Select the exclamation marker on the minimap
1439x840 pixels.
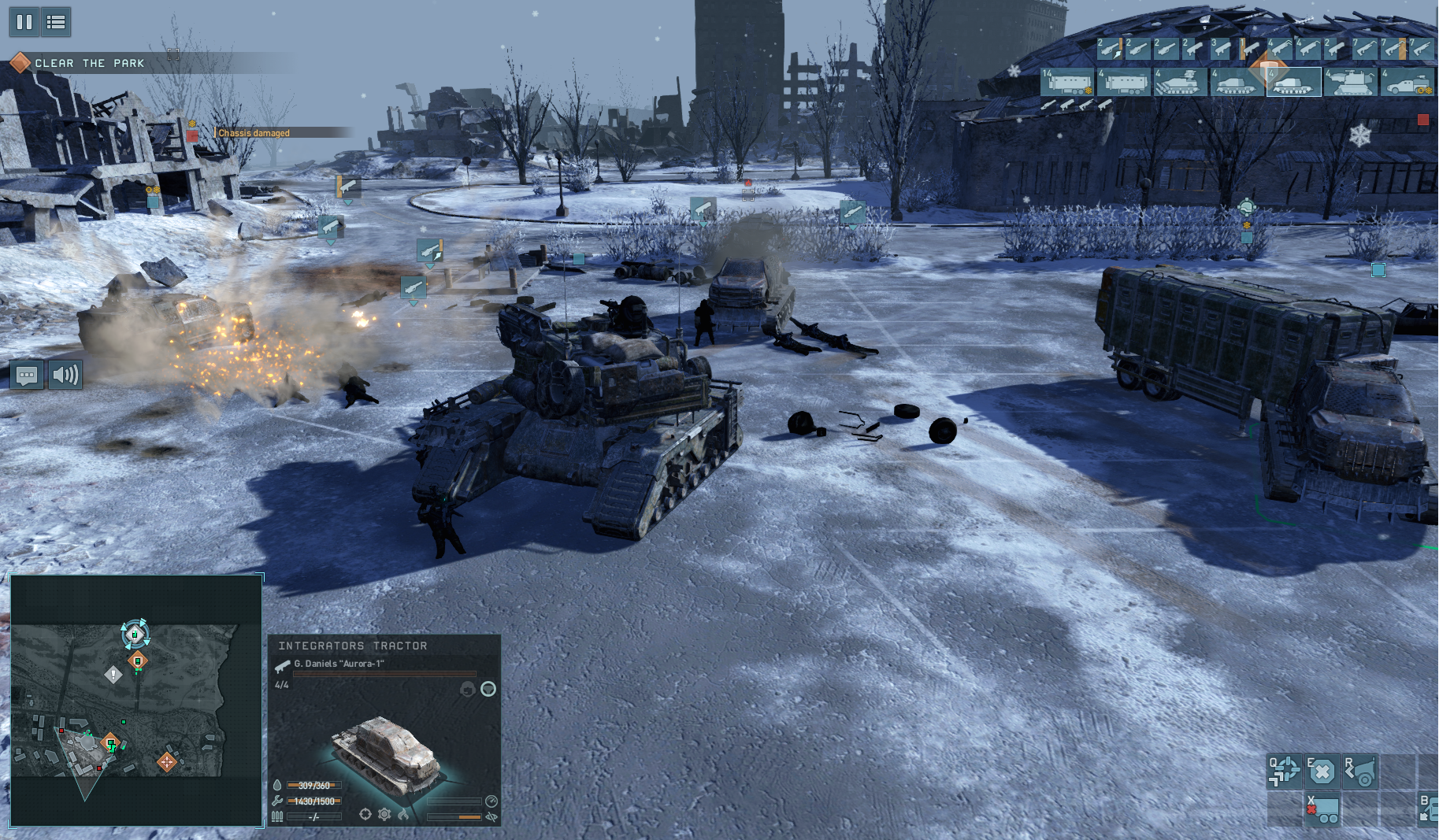(x=113, y=675)
